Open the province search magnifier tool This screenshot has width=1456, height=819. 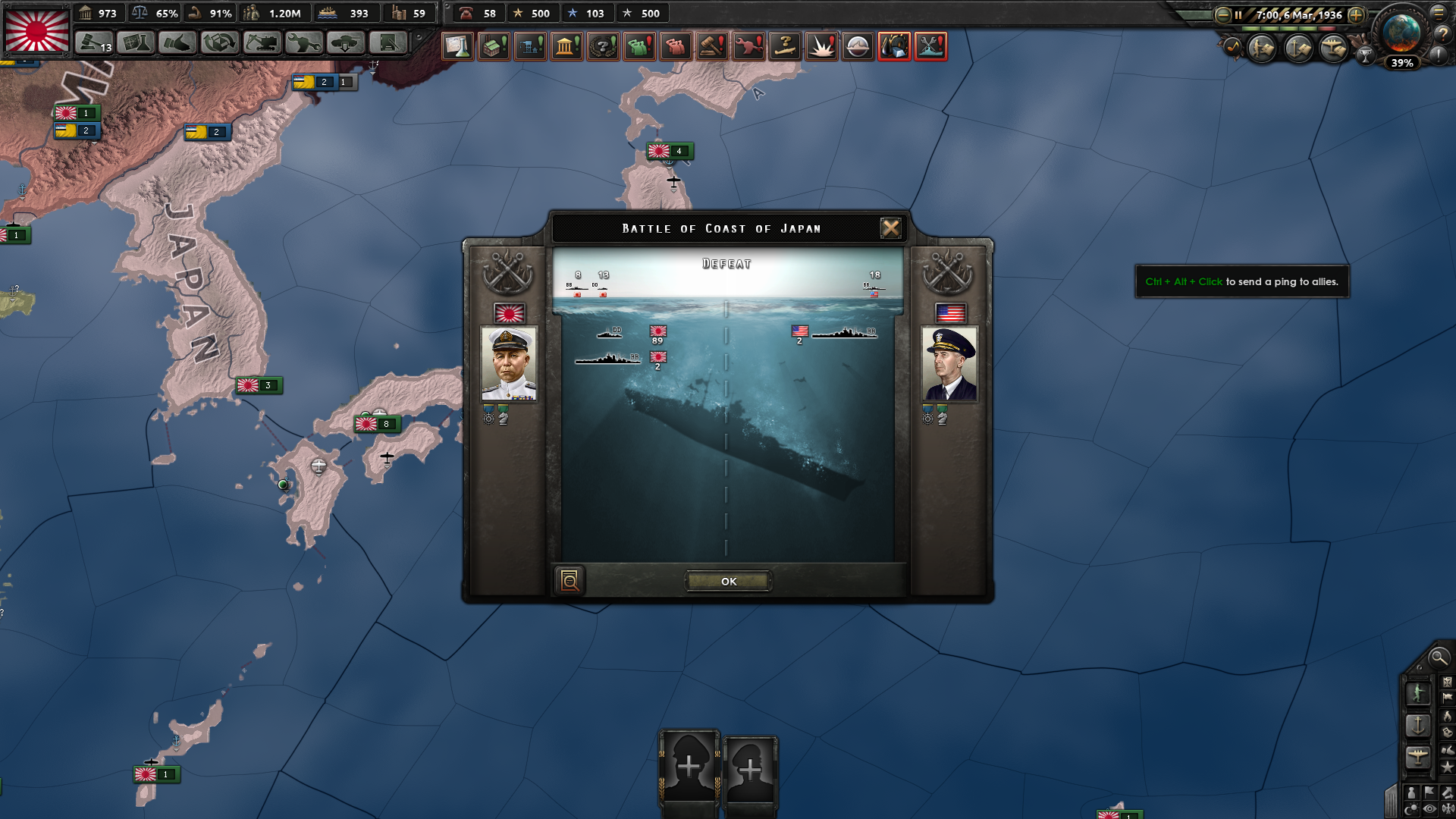[1439, 658]
